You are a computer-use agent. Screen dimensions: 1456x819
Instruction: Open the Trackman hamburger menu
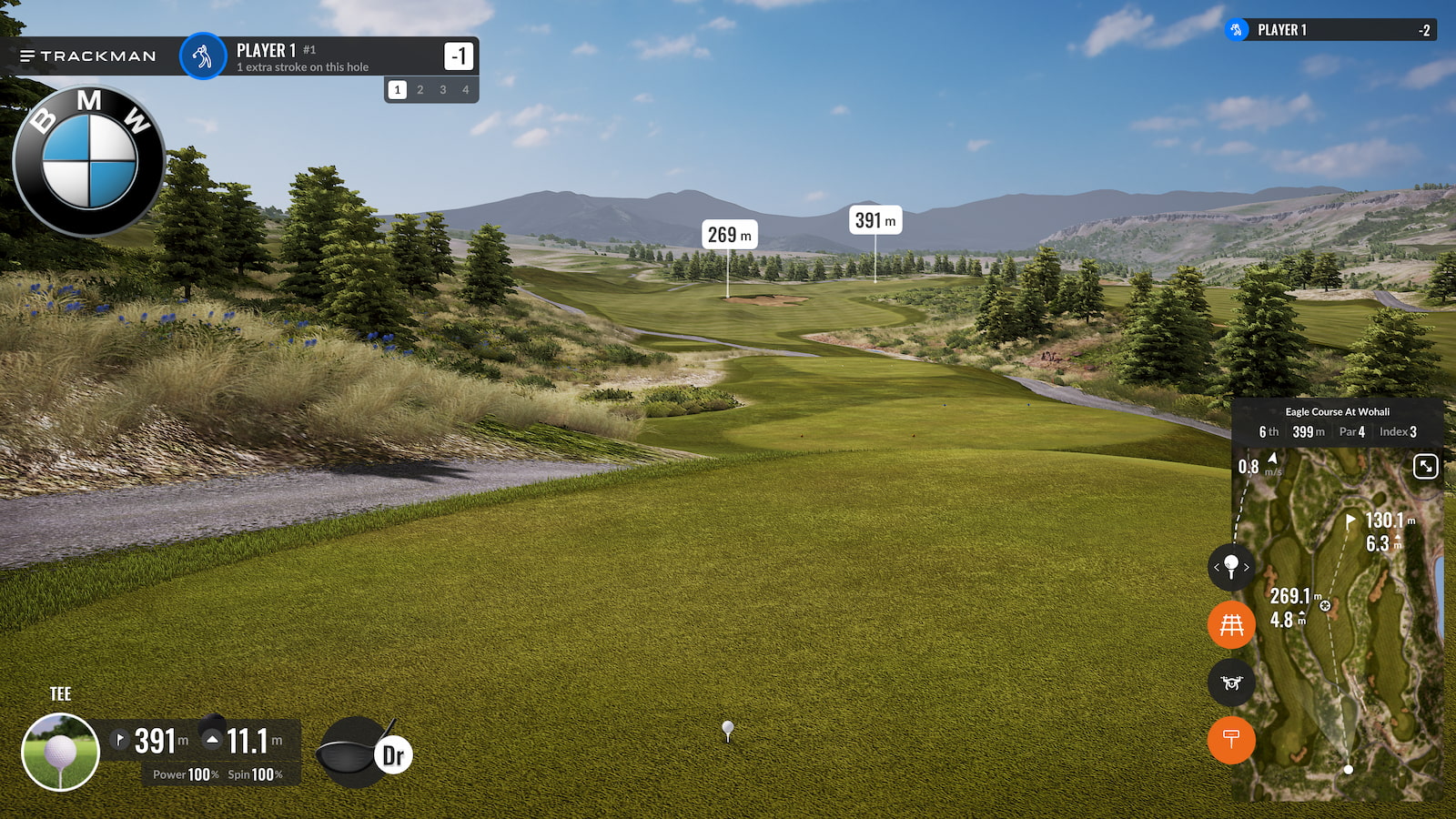tap(28, 56)
